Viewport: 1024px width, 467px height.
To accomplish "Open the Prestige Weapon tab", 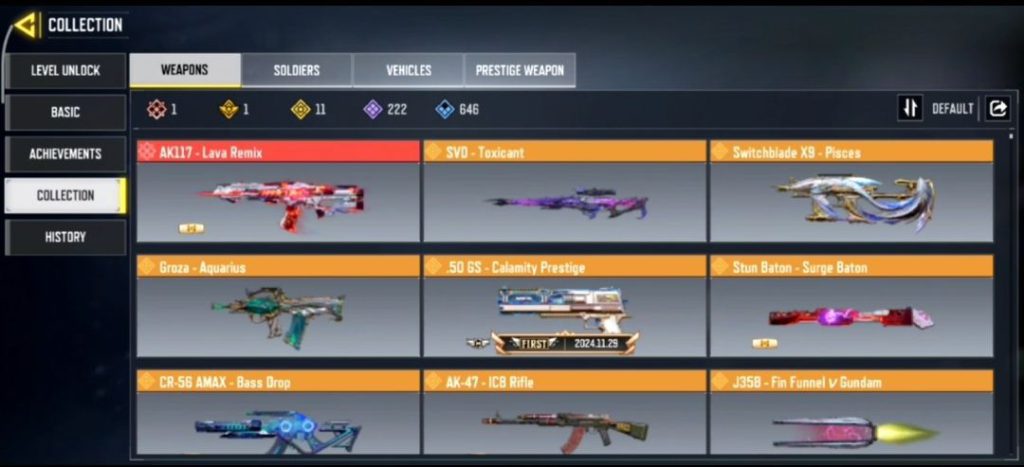I will [x=520, y=70].
